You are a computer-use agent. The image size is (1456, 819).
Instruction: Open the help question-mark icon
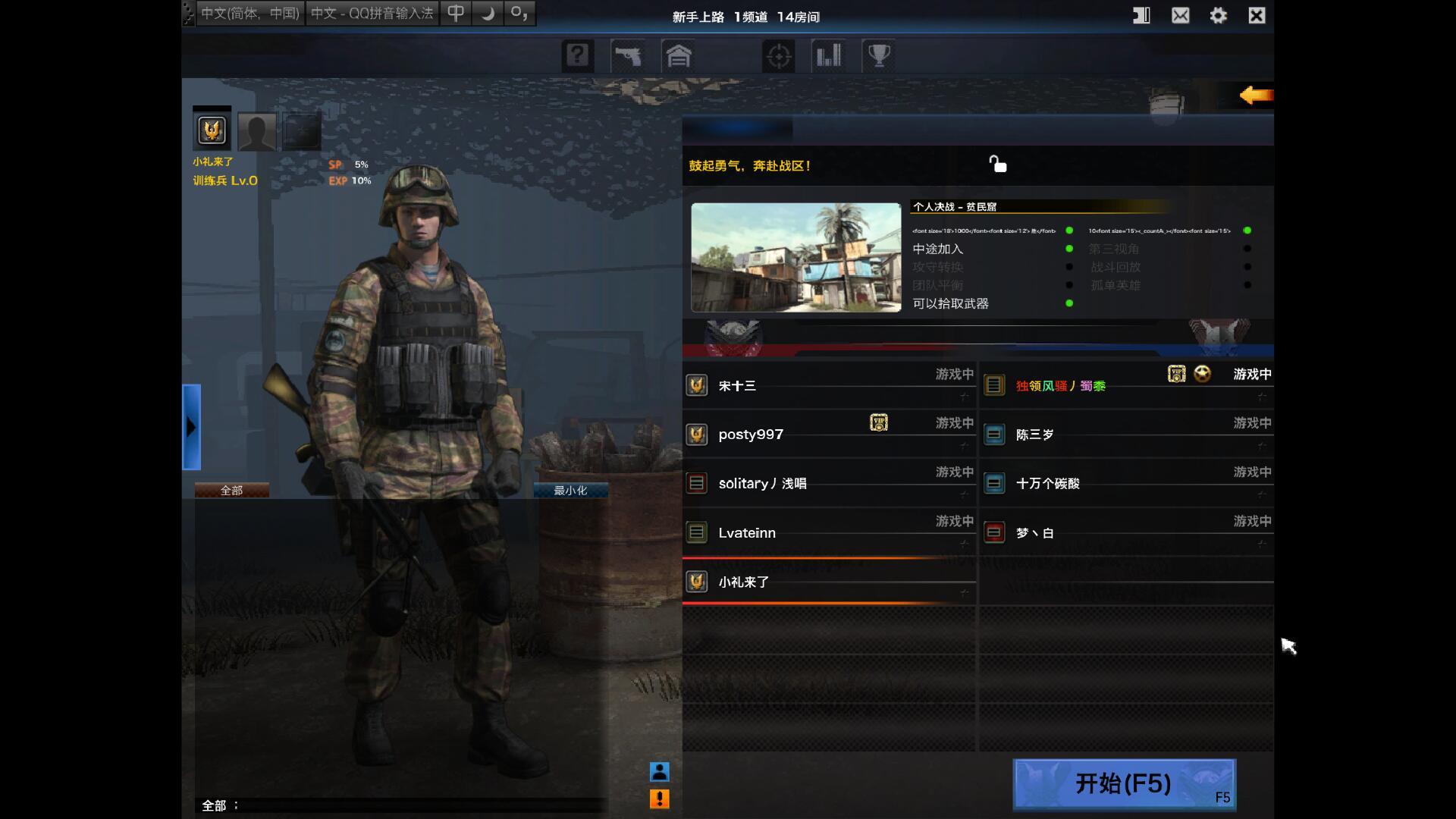(x=578, y=55)
